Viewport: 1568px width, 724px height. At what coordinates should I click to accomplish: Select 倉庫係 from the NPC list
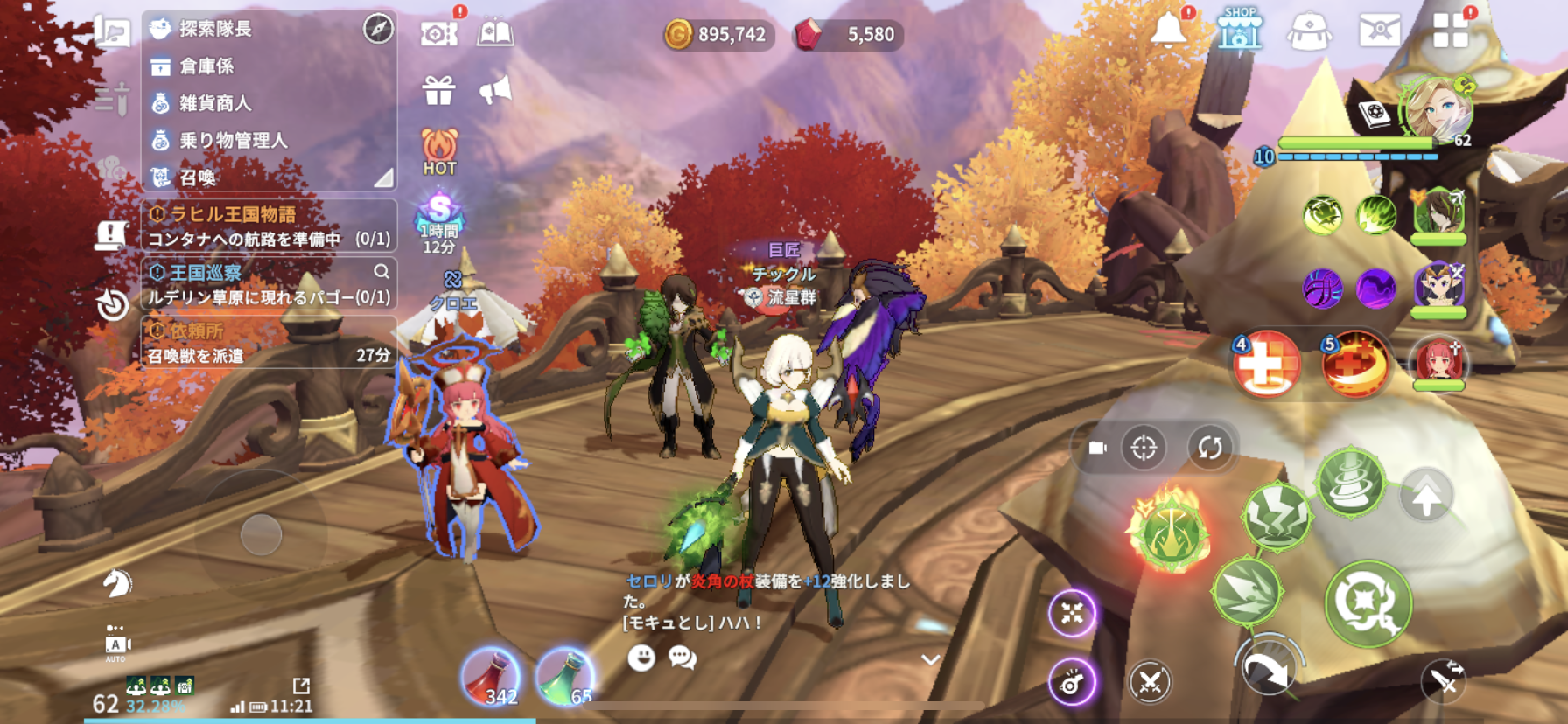[206, 66]
